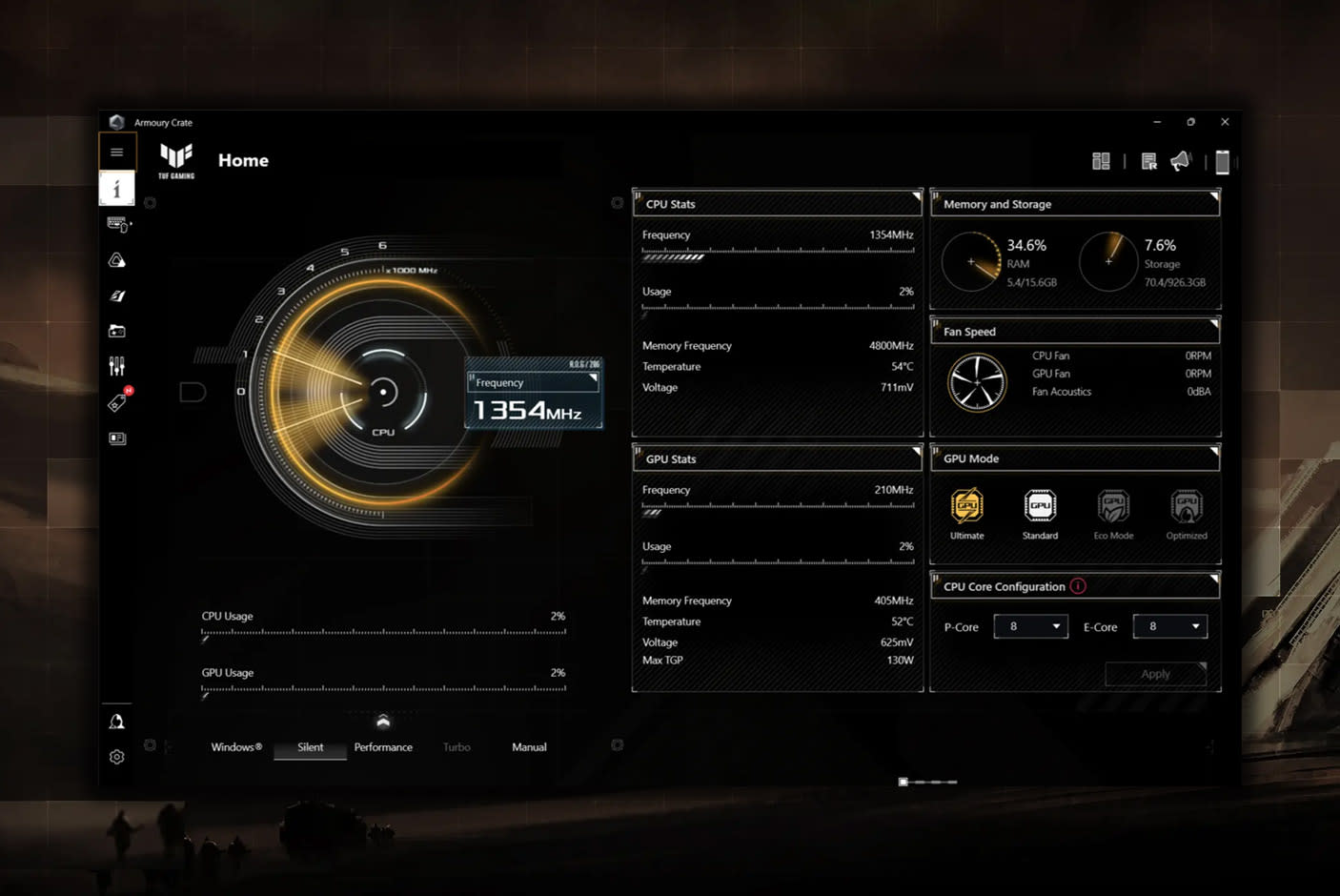Image resolution: width=1340 pixels, height=896 pixels.
Task: Select the Silent fan mode
Action: tap(310, 747)
